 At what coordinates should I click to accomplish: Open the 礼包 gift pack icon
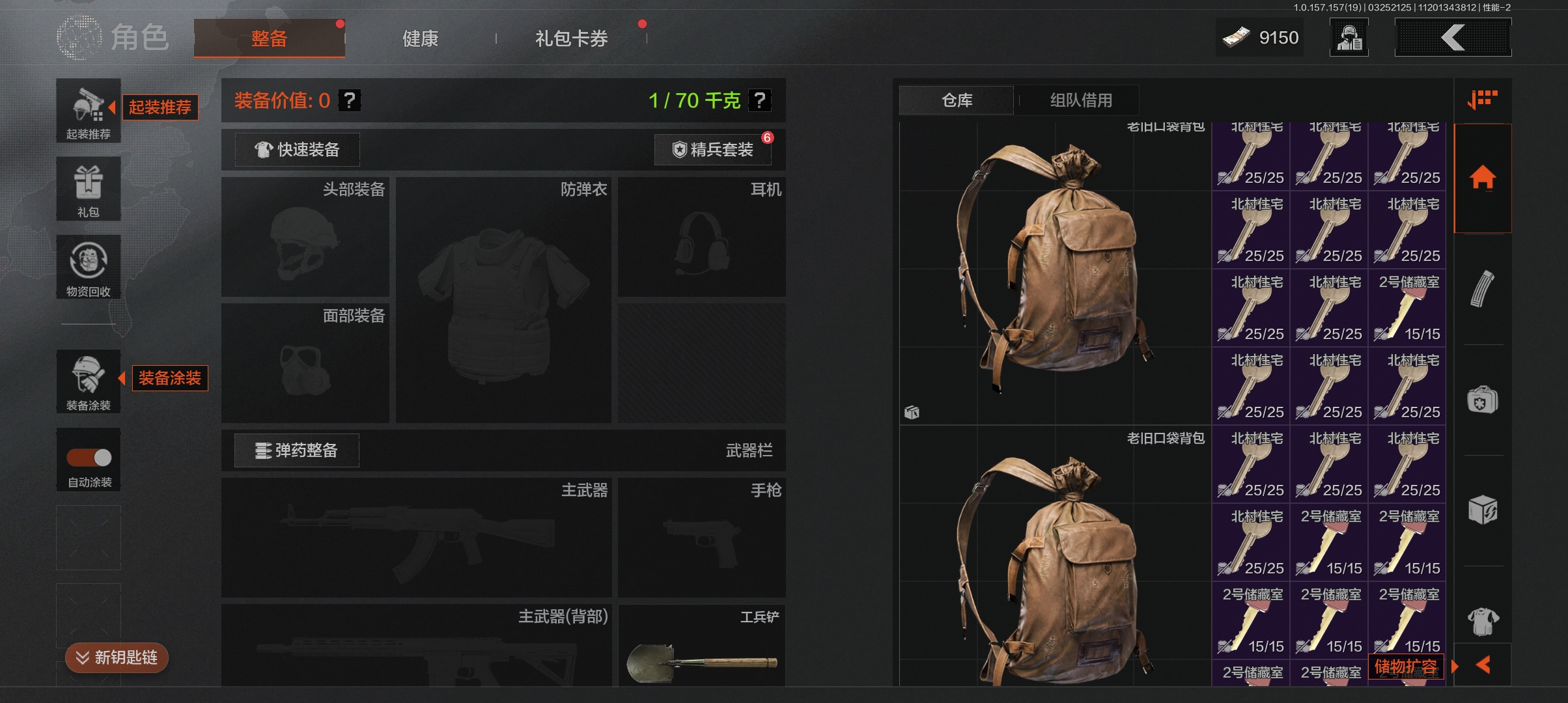[x=89, y=189]
